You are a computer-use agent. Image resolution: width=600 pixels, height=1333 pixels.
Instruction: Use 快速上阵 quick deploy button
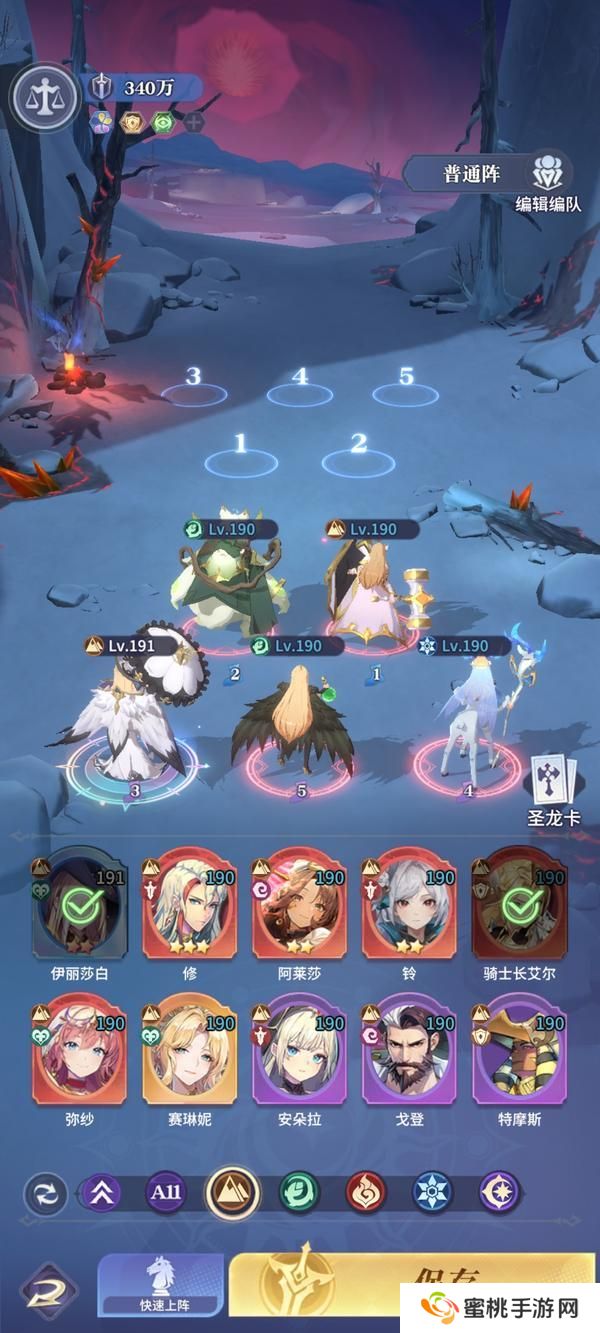point(160,1286)
